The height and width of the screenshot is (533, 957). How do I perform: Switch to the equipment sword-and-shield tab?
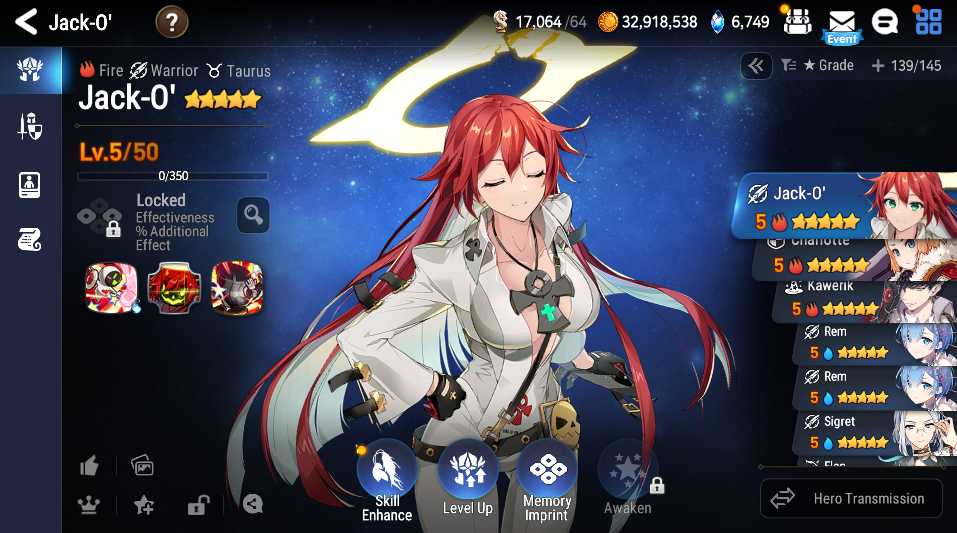tap(29, 127)
